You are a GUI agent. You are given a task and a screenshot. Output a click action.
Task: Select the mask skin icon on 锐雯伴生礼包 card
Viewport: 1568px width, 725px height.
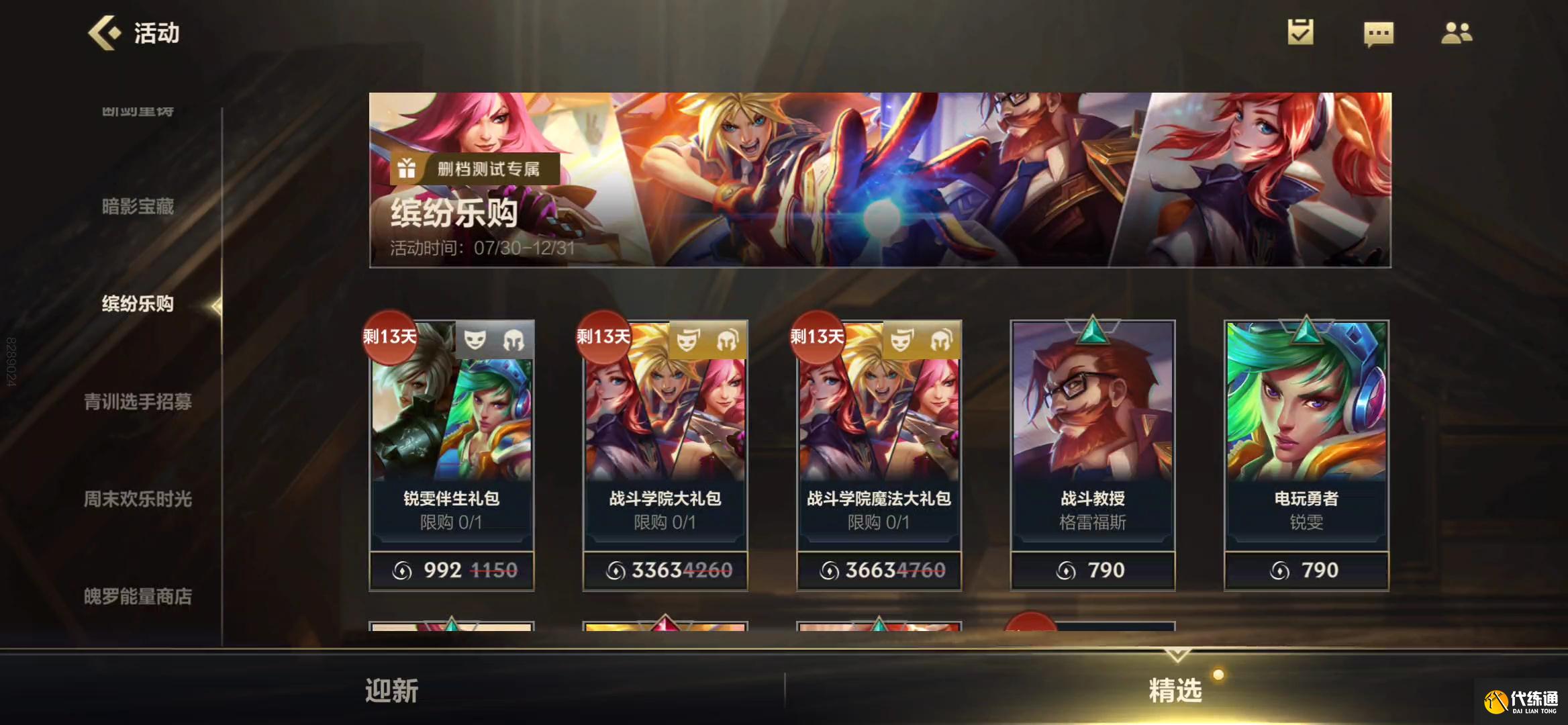tap(473, 340)
